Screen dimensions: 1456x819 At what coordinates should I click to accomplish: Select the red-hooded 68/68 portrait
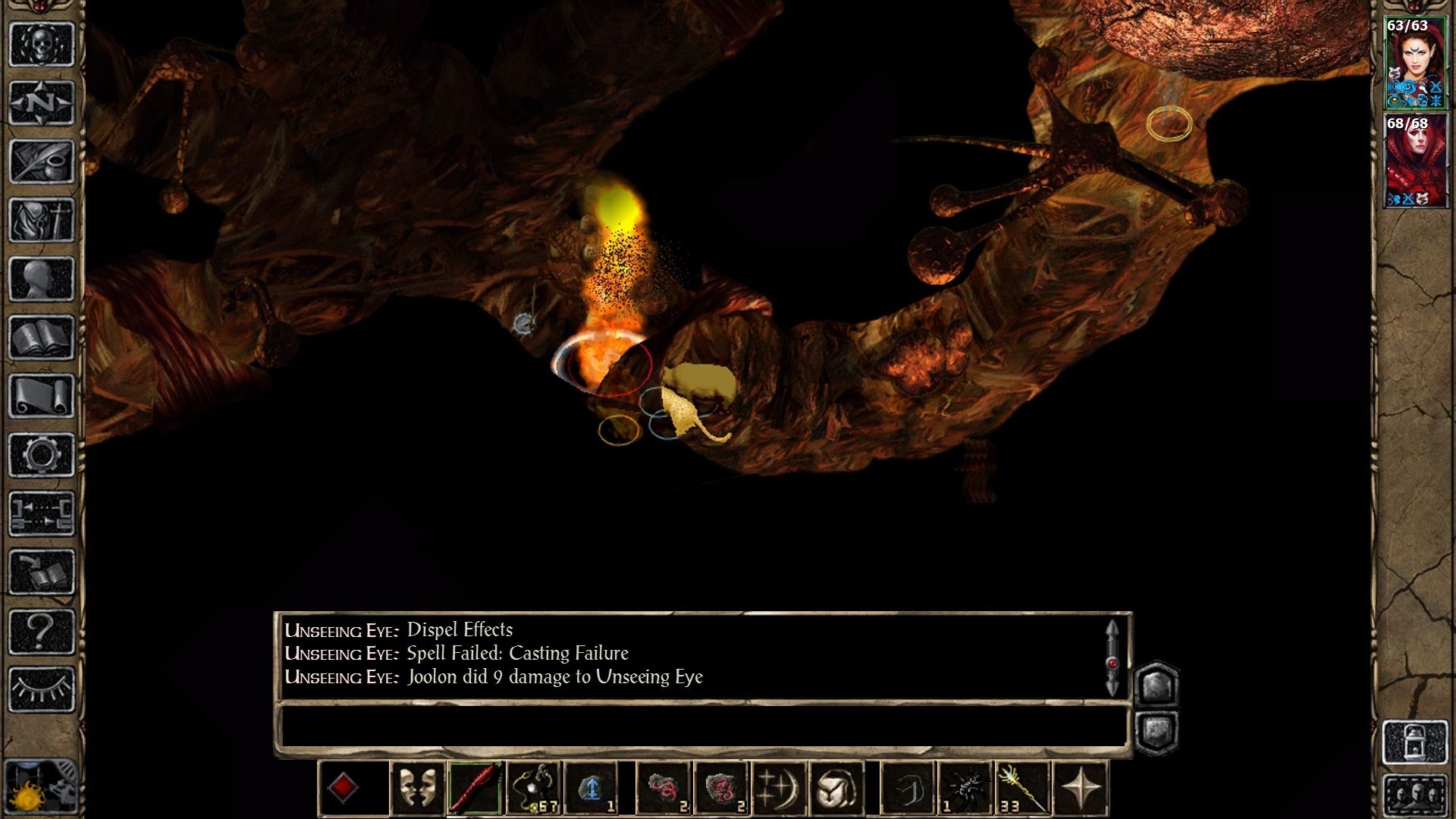pyautogui.click(x=1415, y=161)
